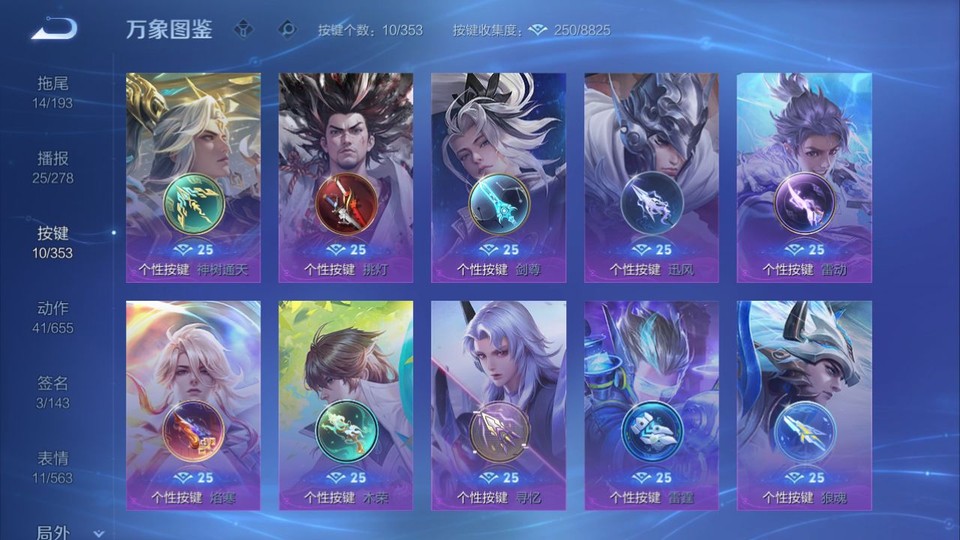This screenshot has height=540, width=960.
Task: Choose the 挑灯 button skin card
Action: pyautogui.click(x=346, y=177)
